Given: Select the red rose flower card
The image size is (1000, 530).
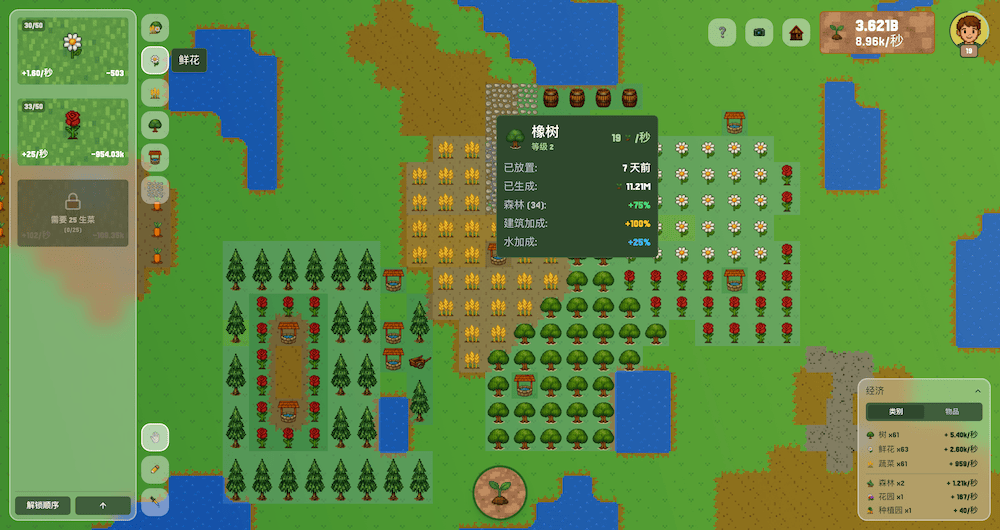Looking at the screenshot, I should click(73, 131).
